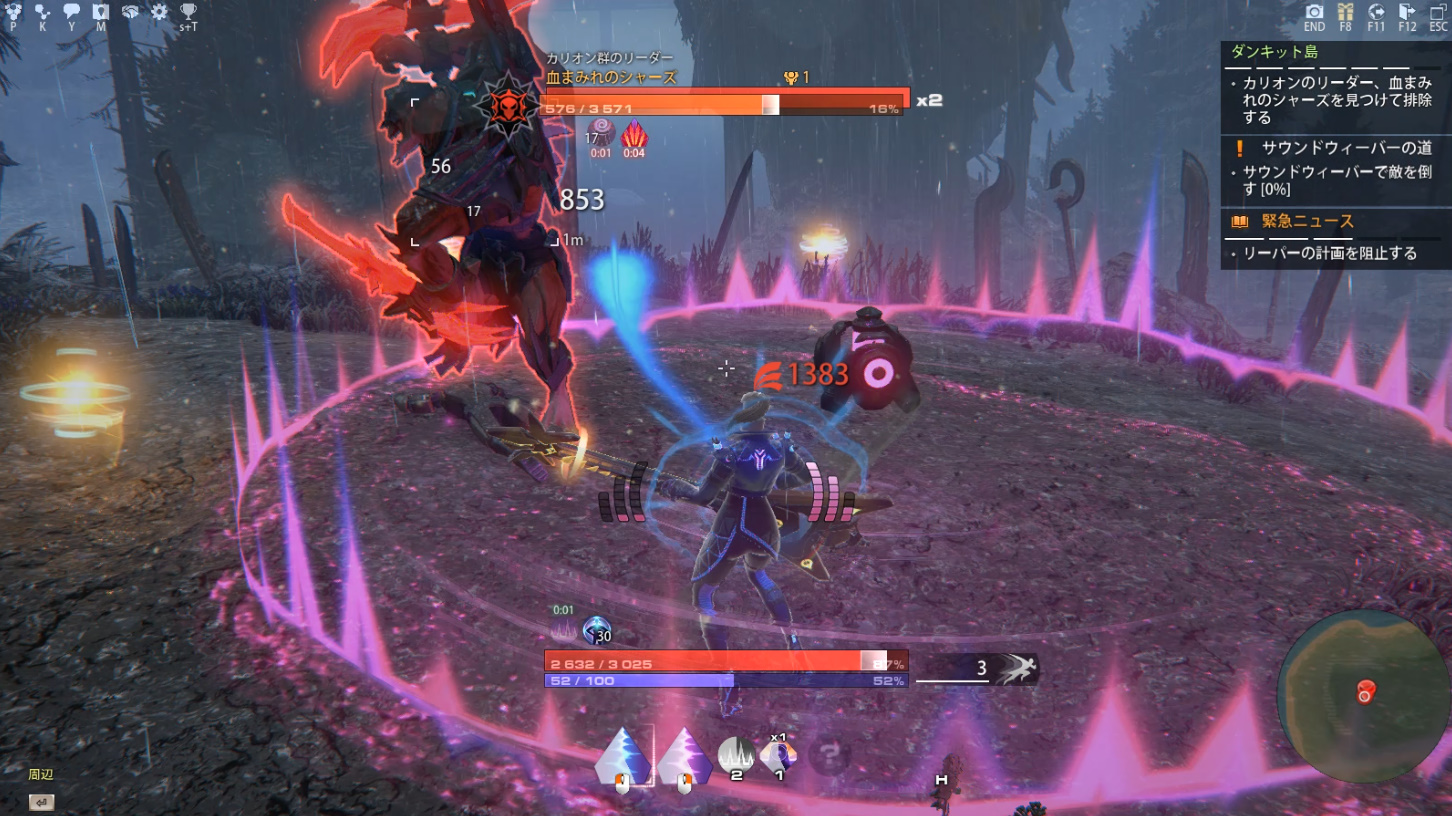1452x816 pixels.
Task: Take a screenshot with the camera icon
Action: pyautogui.click(x=1314, y=13)
